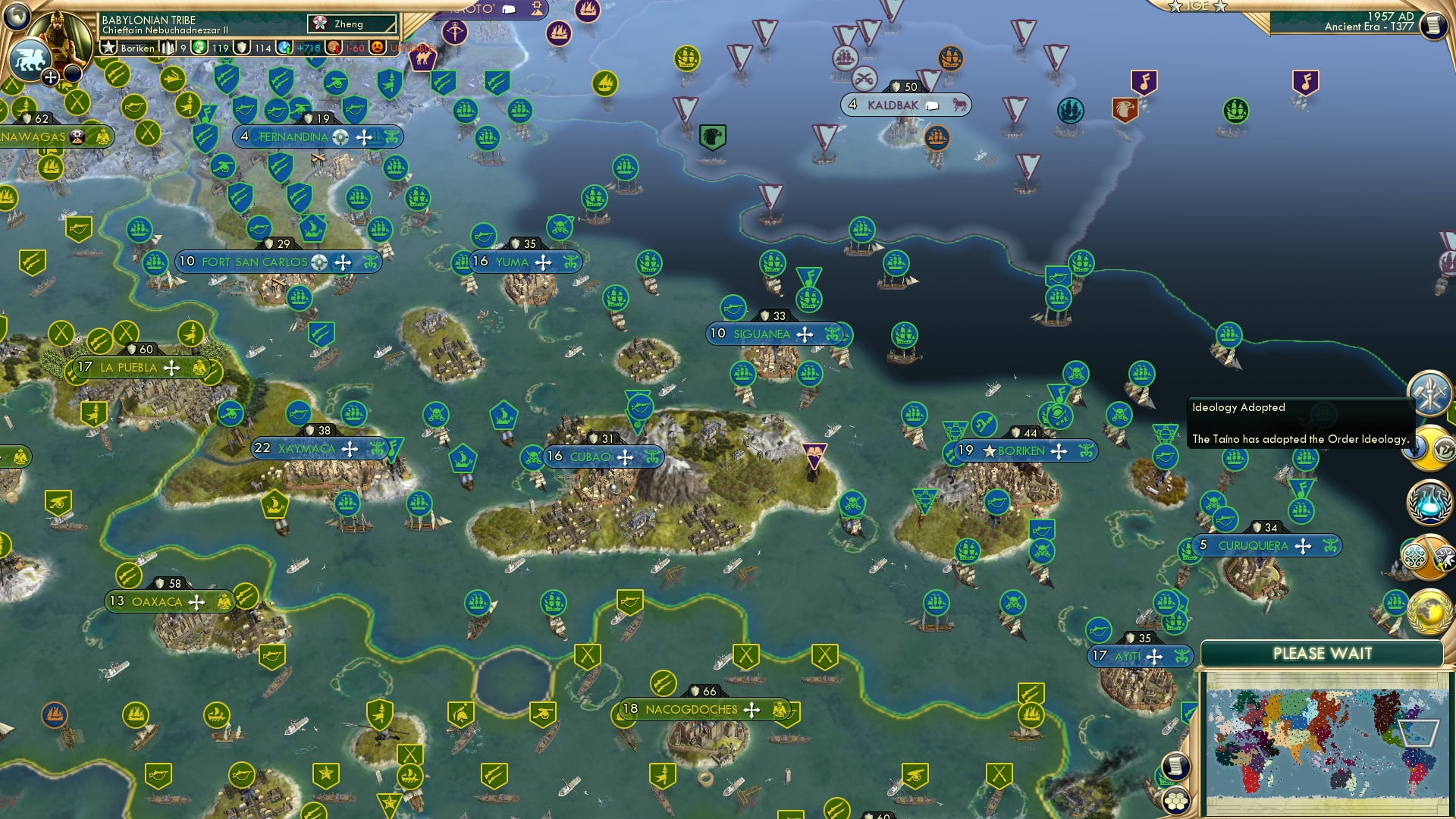Toggle the hex grid button beside minimap

click(x=1175, y=801)
